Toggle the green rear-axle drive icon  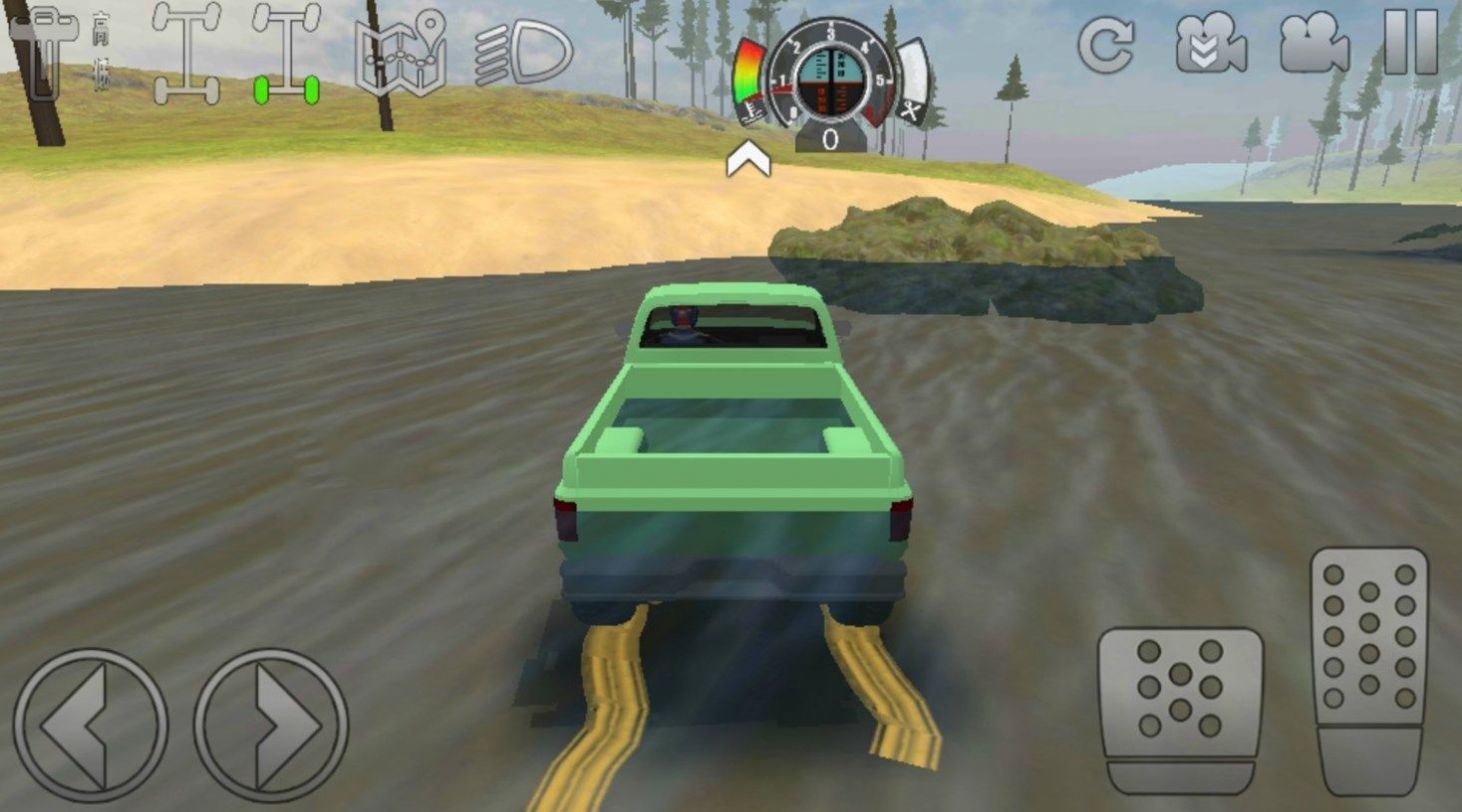(286, 54)
